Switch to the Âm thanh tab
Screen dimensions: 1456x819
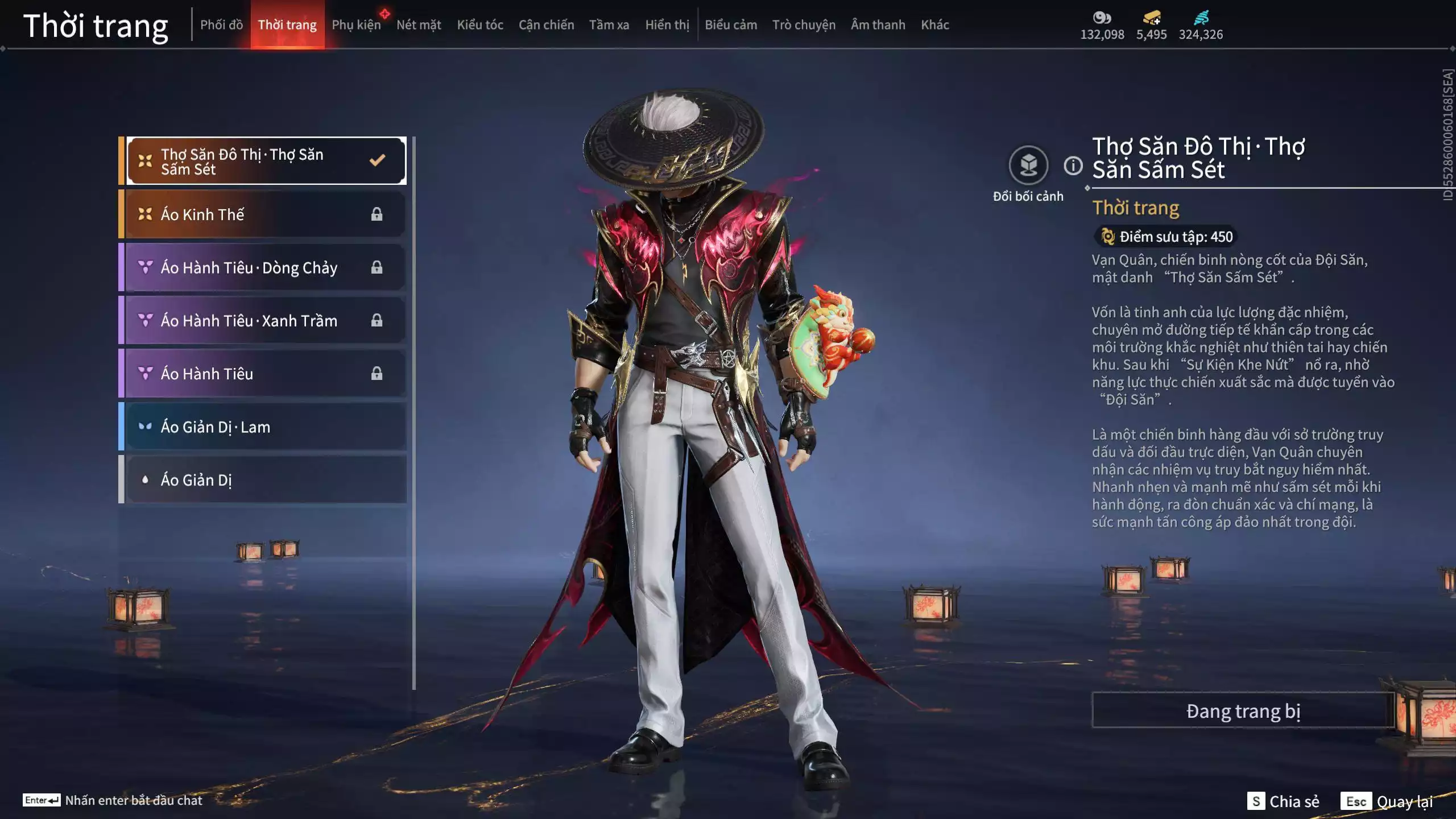tap(878, 25)
